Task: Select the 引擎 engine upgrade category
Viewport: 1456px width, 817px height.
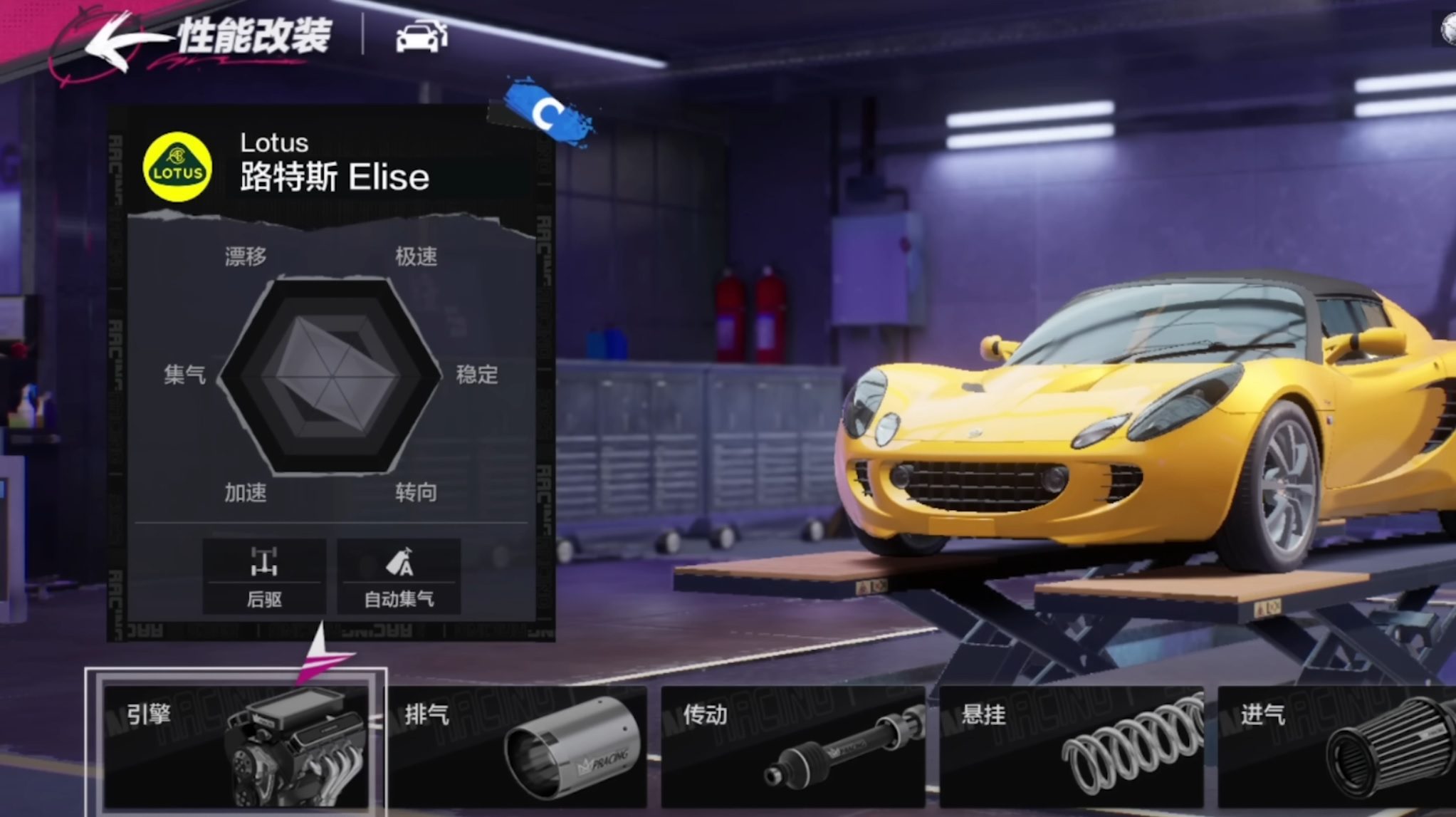Action: (x=236, y=746)
